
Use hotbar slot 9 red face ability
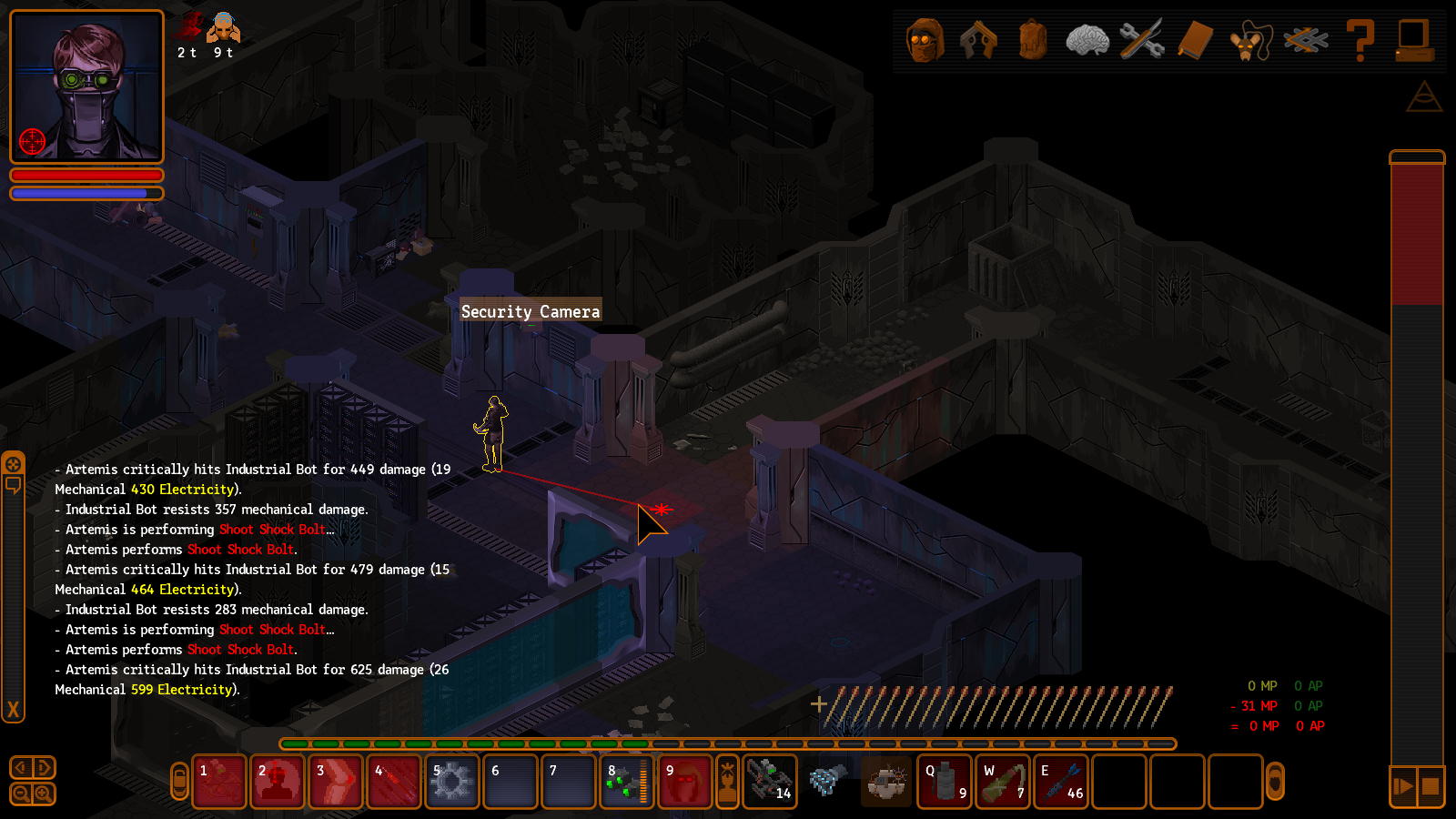pyautogui.click(x=685, y=782)
